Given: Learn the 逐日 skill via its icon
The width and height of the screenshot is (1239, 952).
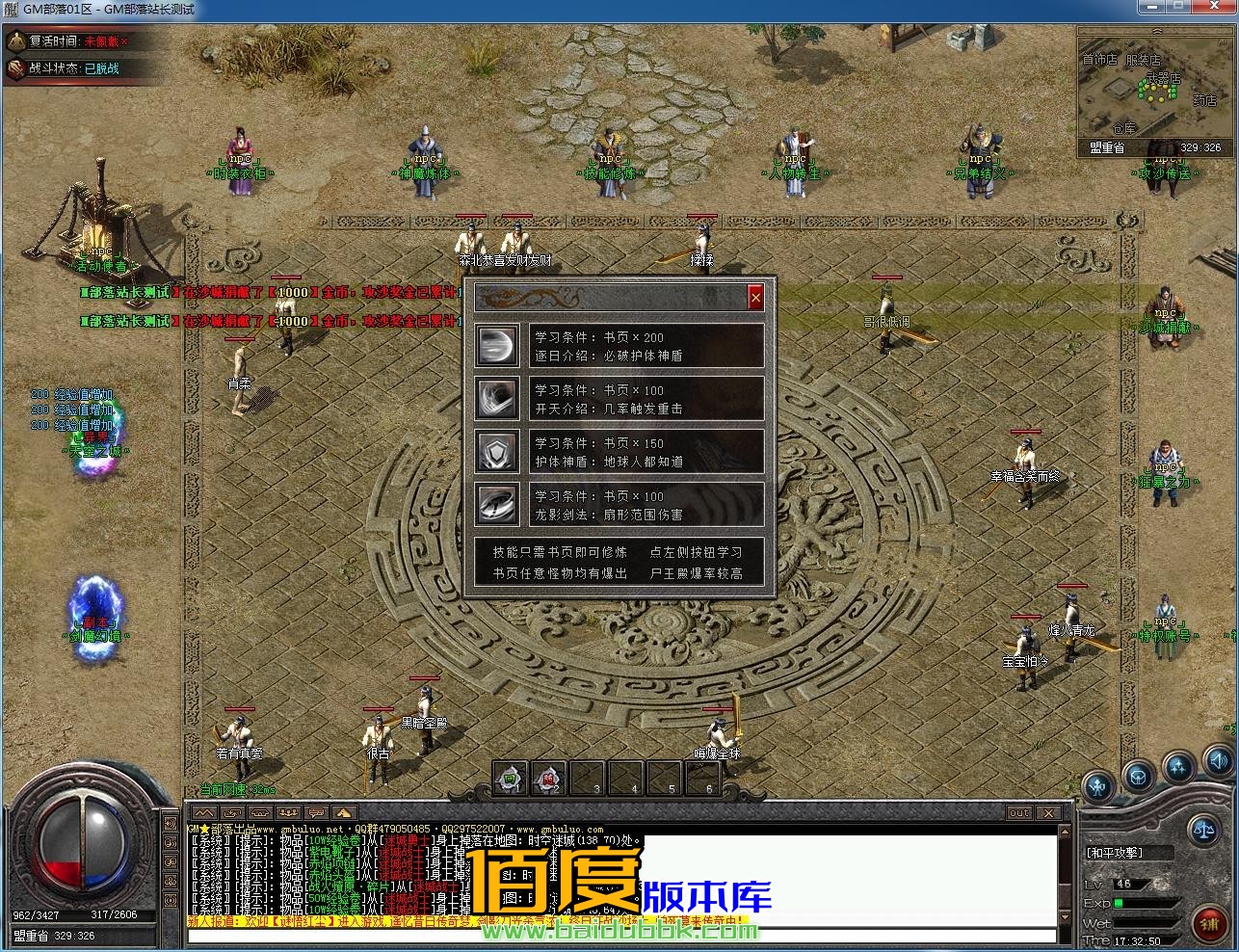Looking at the screenshot, I should [495, 346].
